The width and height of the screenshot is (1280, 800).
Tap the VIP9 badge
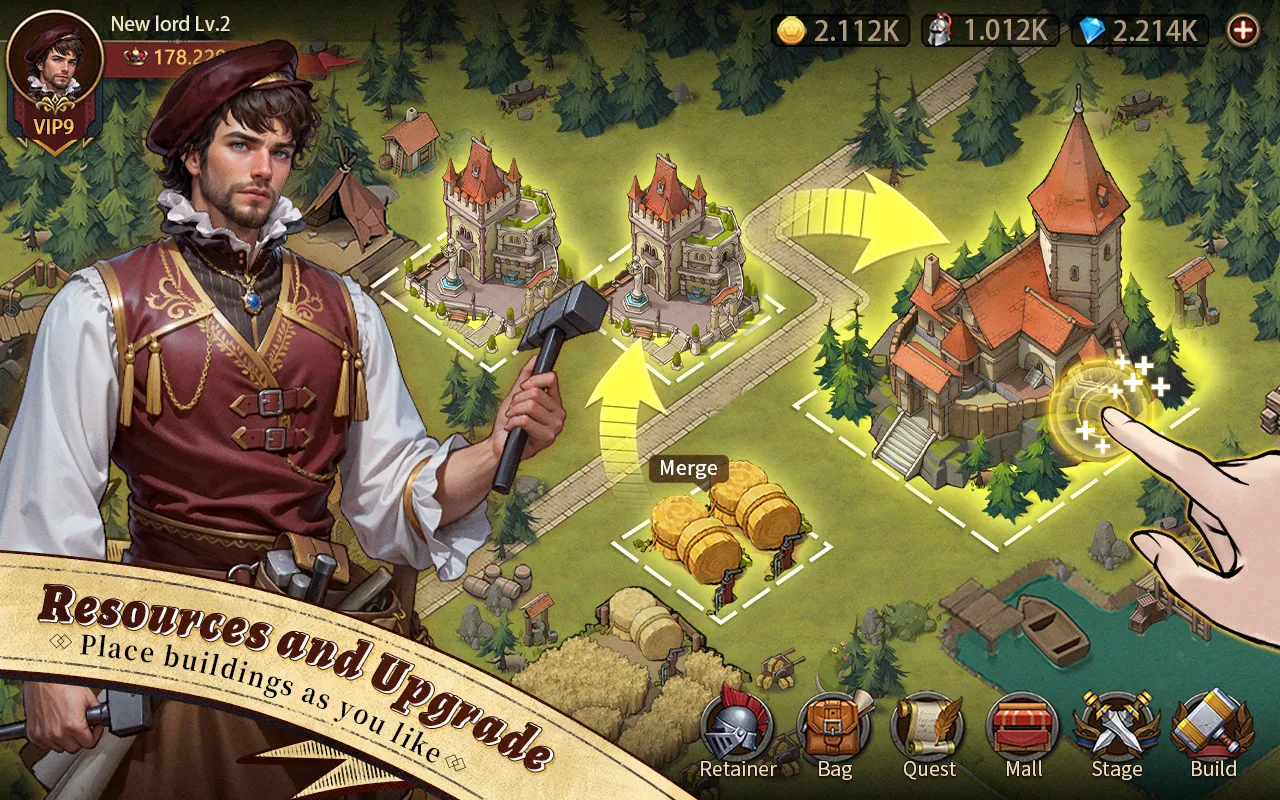pyautogui.click(x=54, y=129)
